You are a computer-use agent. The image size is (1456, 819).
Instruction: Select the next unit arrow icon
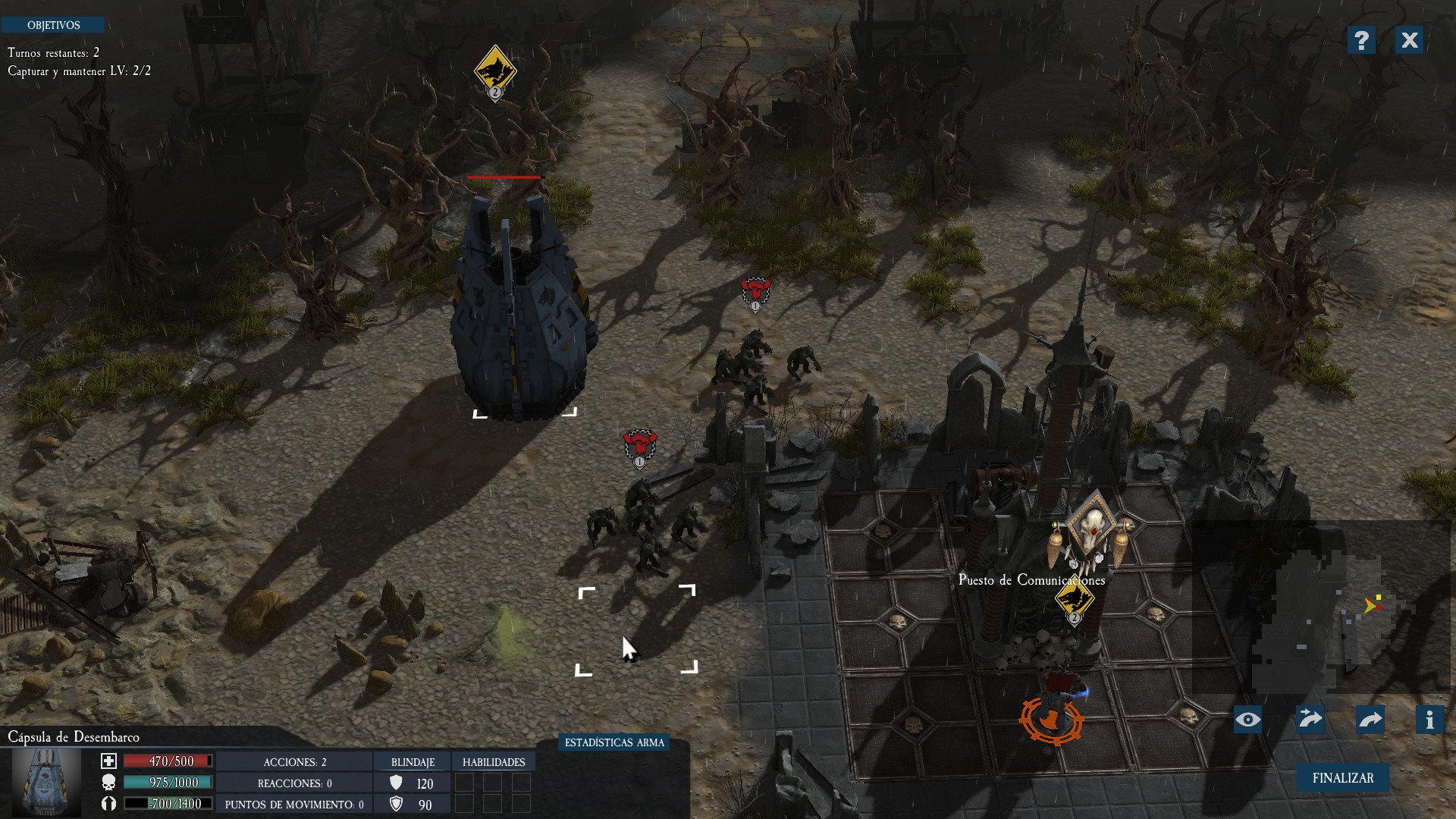pos(1370,720)
